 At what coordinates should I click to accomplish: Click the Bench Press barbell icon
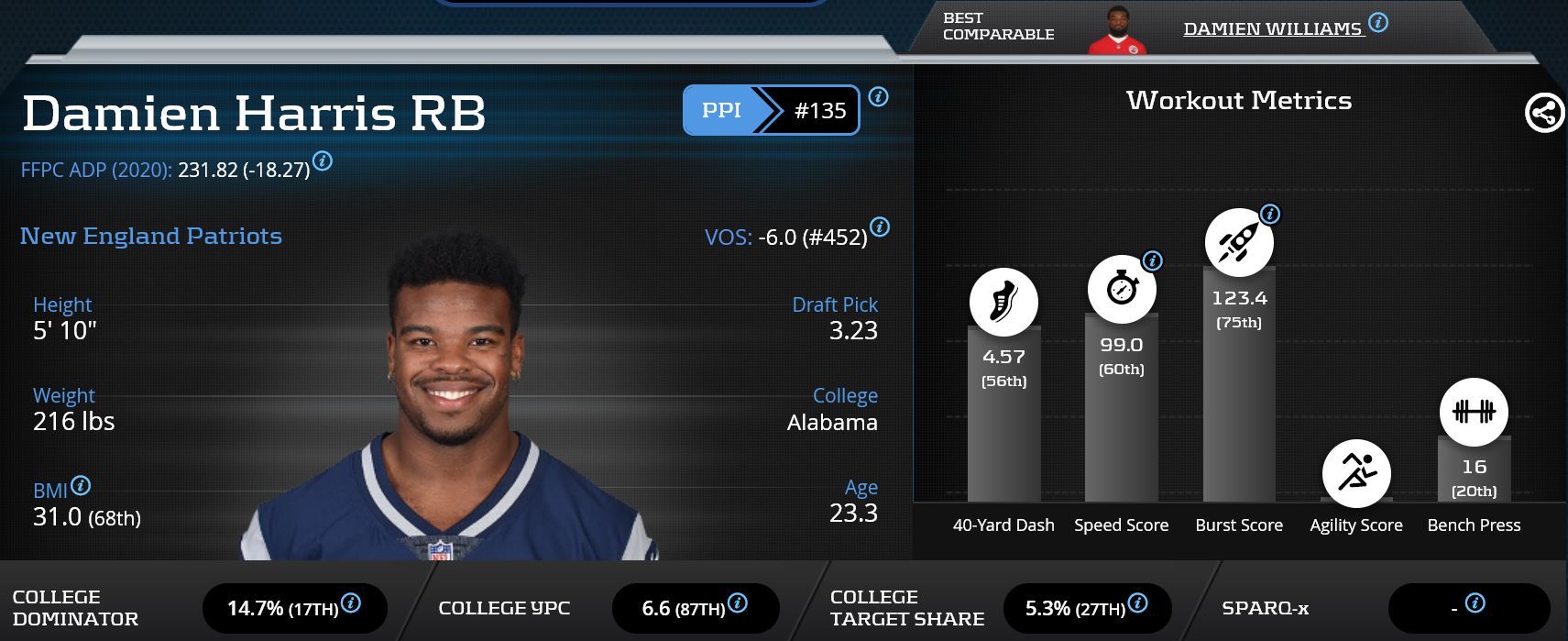1474,413
